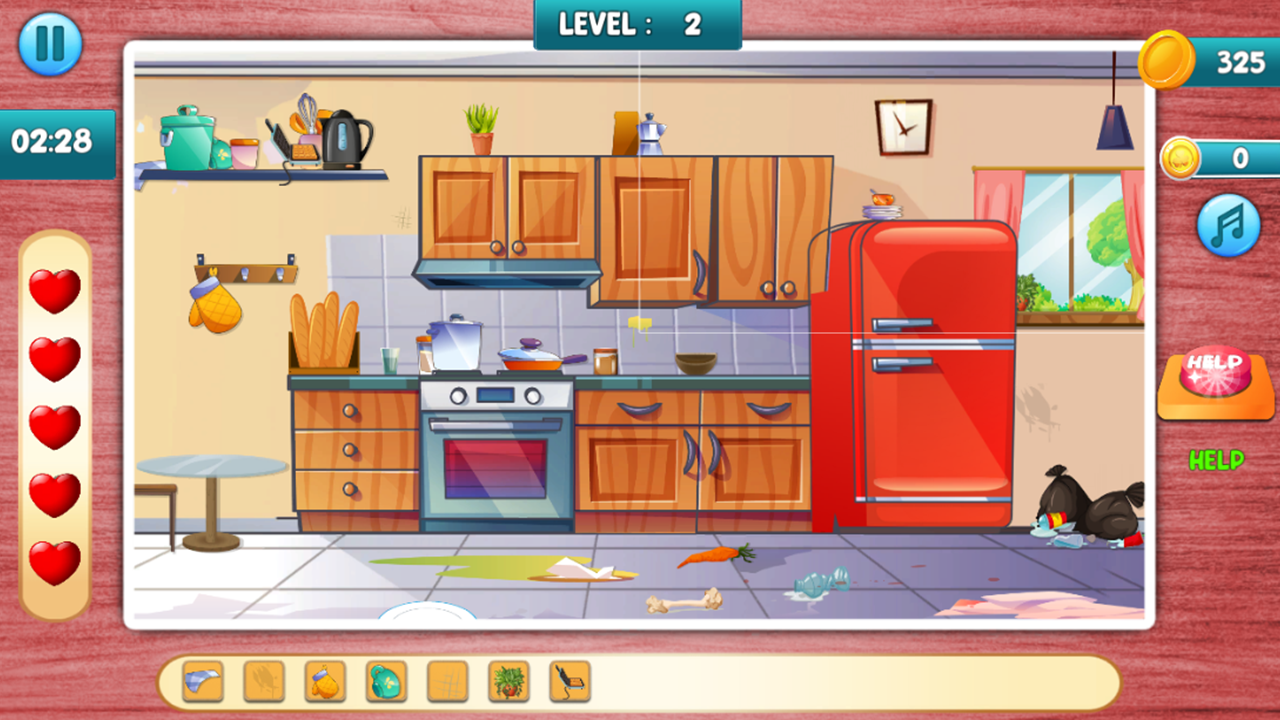Pause the game with the pause button
The height and width of the screenshot is (720, 1280).
point(50,45)
